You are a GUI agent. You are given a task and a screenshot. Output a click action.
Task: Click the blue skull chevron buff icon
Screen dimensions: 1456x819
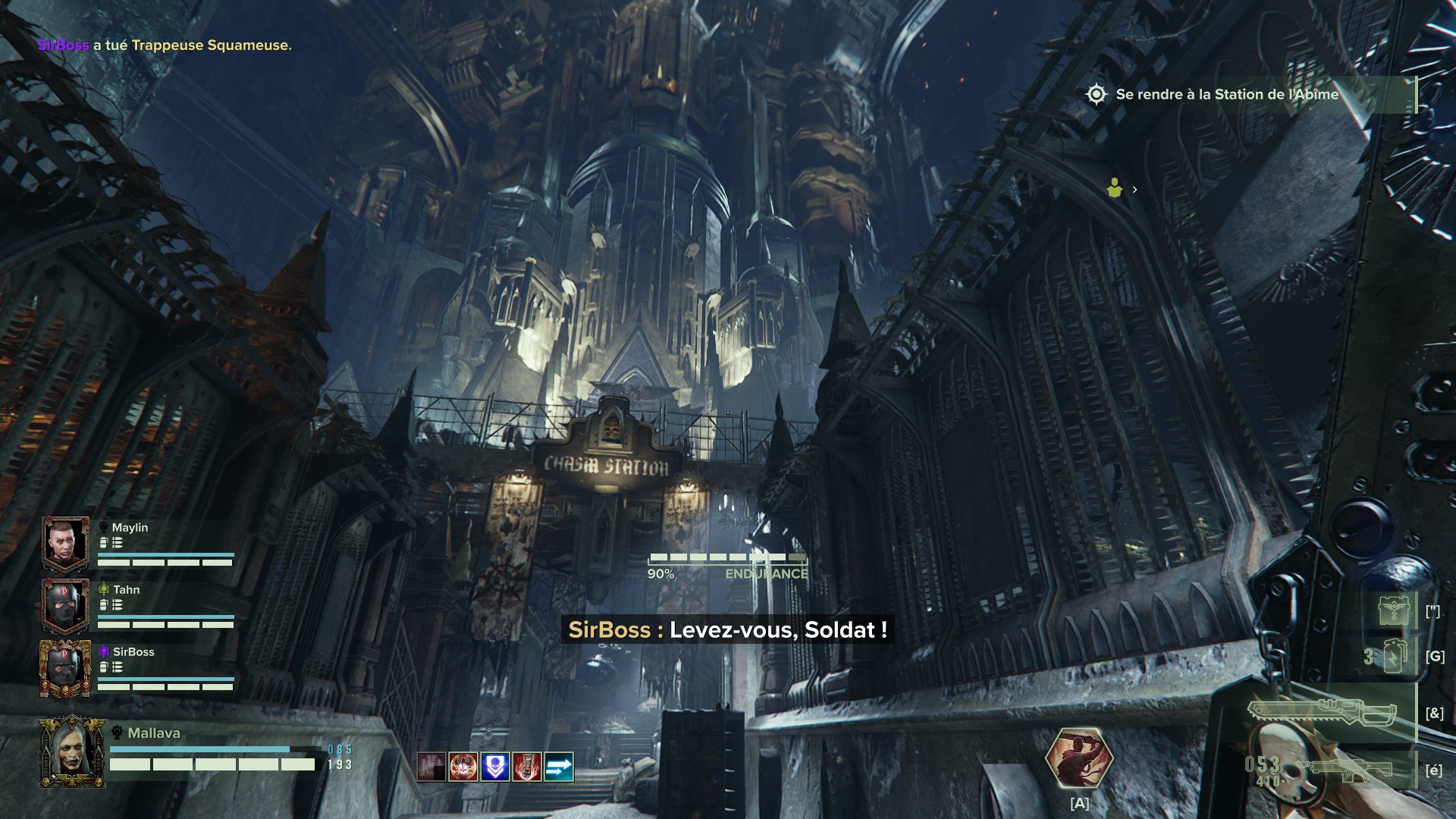[495, 767]
